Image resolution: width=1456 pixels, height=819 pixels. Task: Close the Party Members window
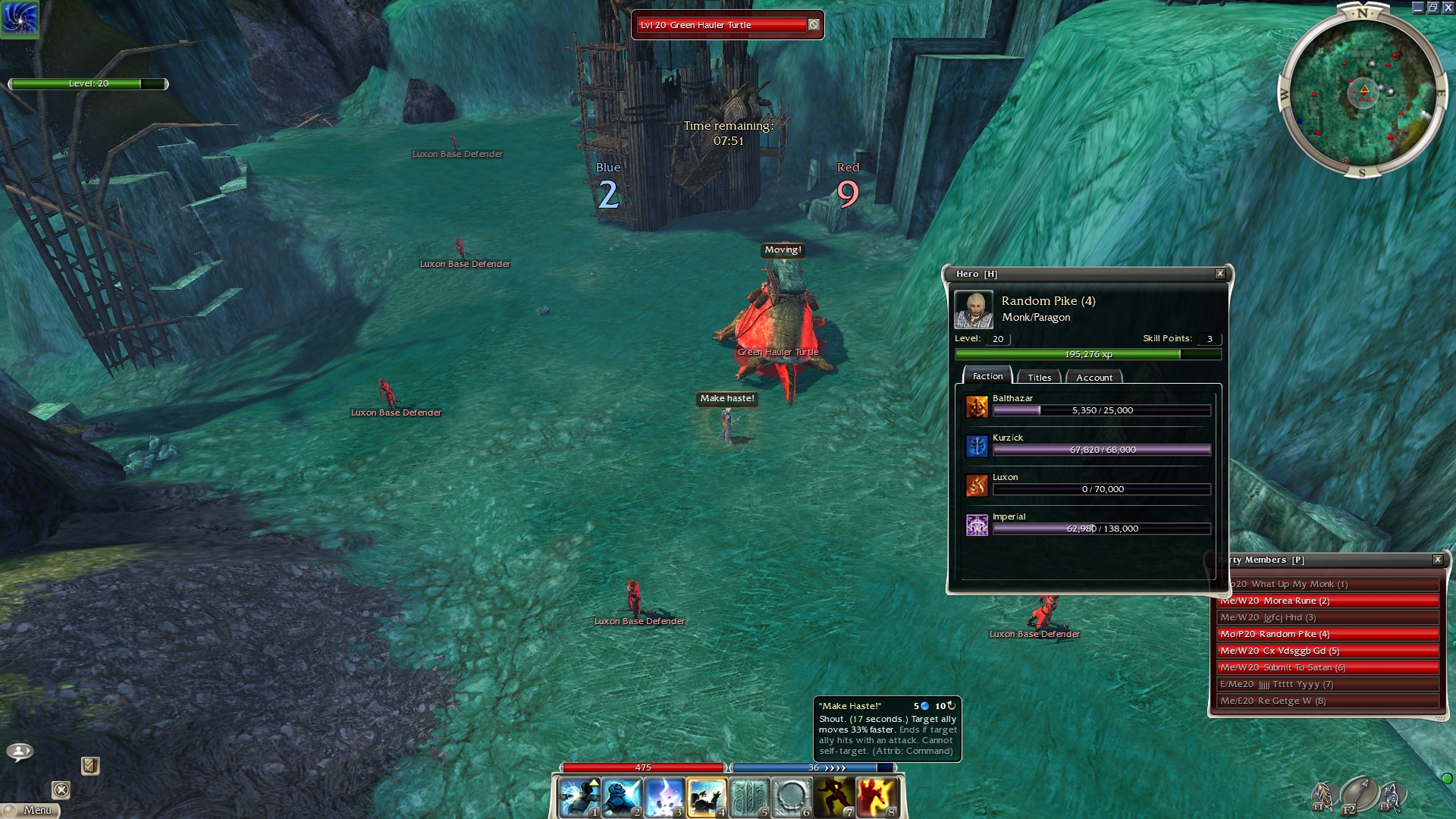(x=1437, y=560)
